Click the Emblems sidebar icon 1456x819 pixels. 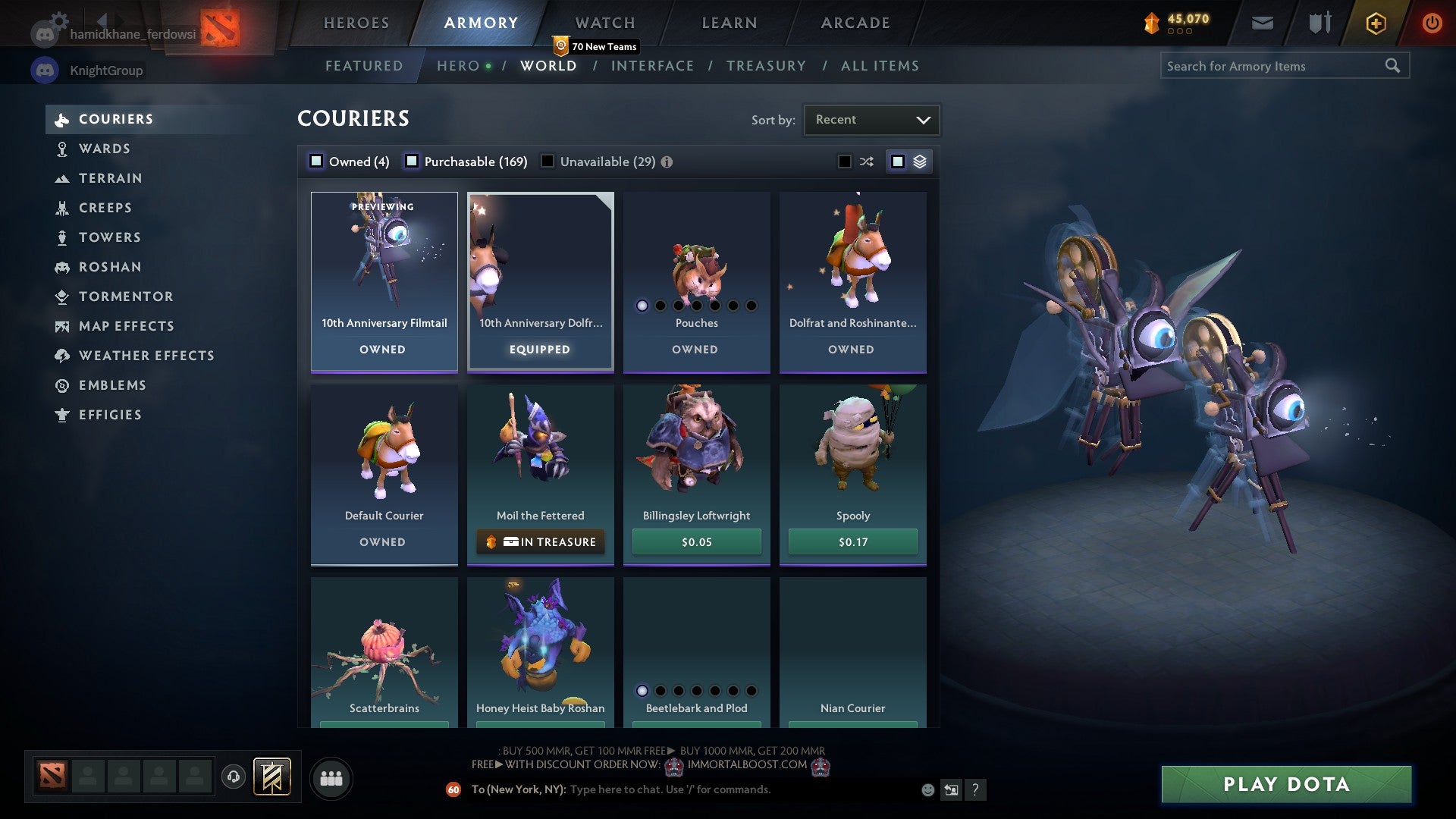click(x=61, y=385)
